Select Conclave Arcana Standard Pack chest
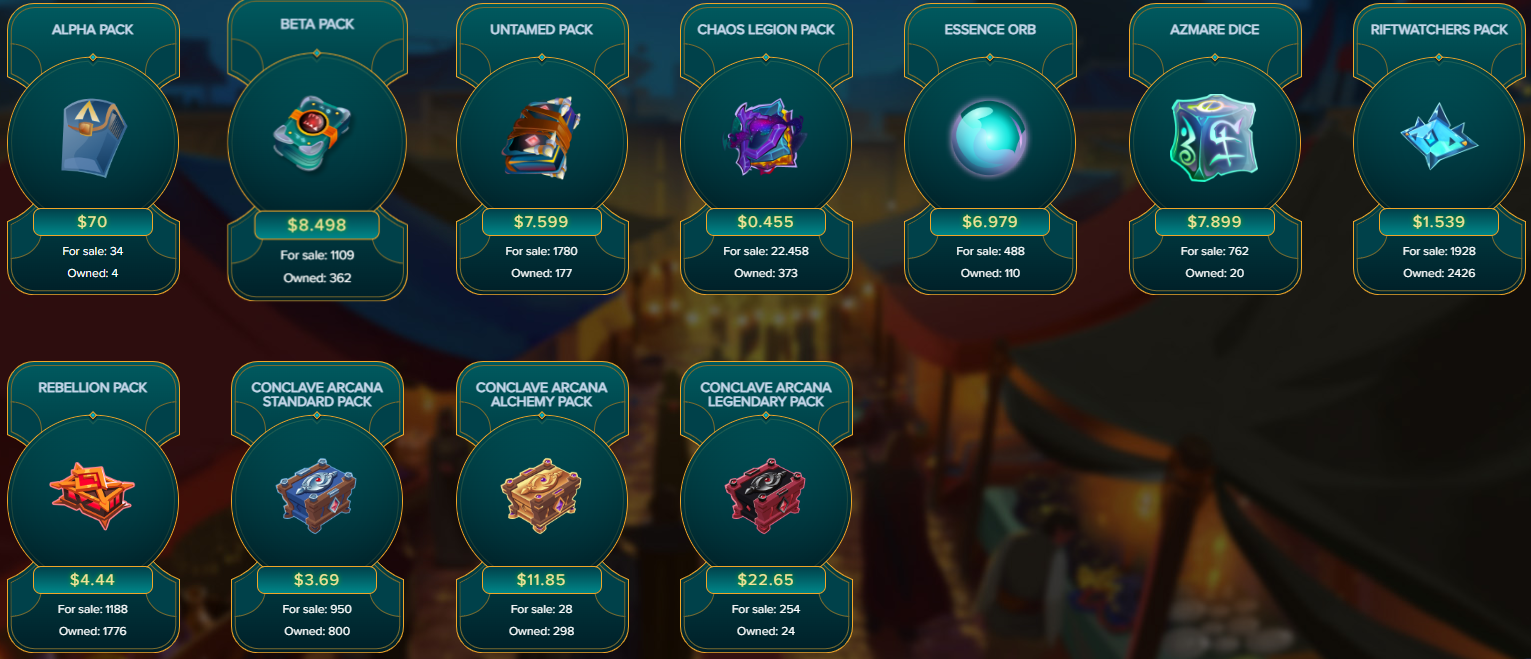Screen dimensions: 1531x659 317,498
